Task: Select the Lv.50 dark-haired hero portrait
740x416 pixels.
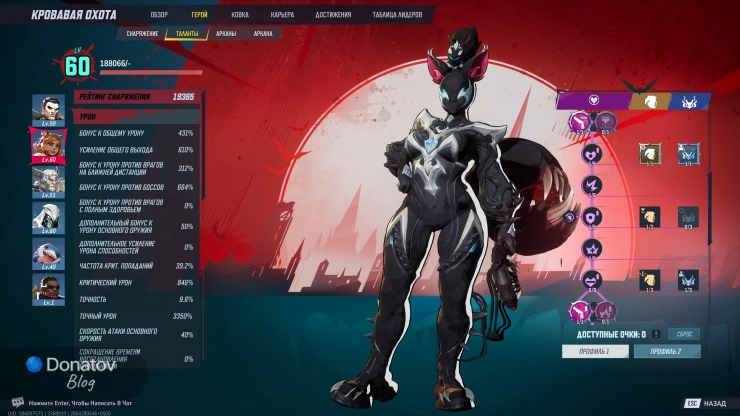Action: click(47, 108)
